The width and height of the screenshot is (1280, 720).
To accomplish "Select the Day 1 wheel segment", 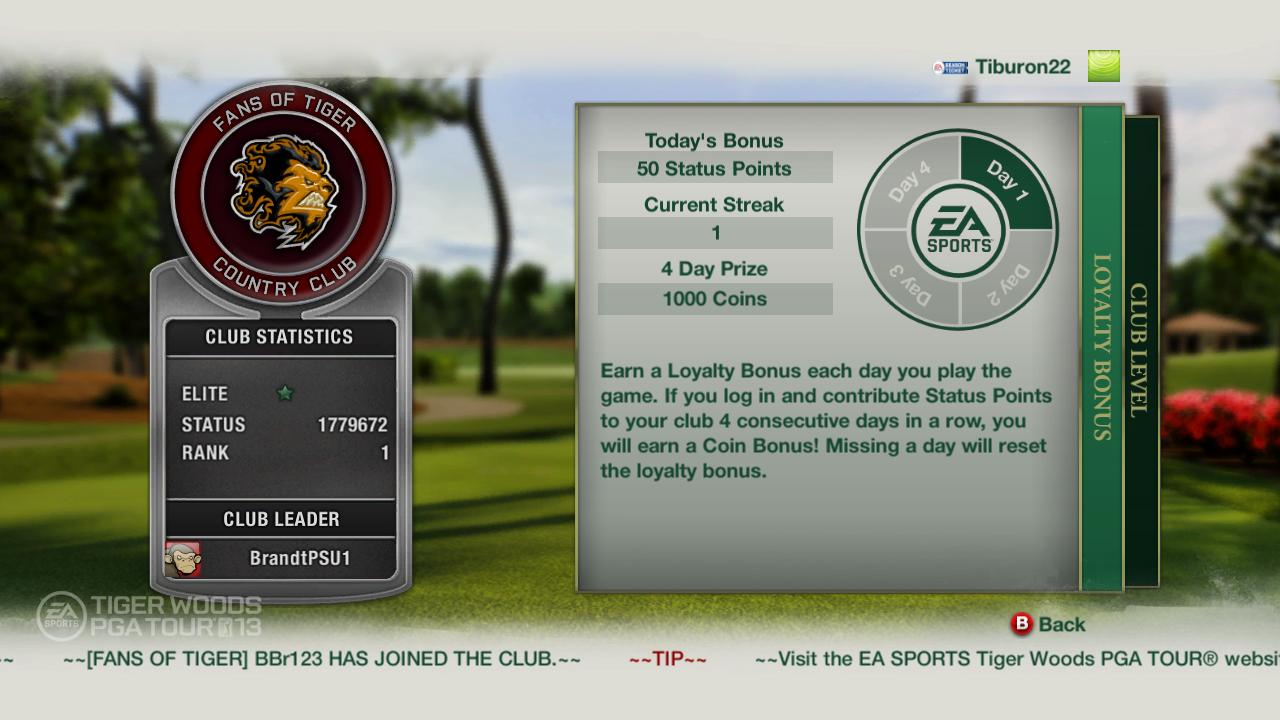I will pyautogui.click(x=1006, y=182).
